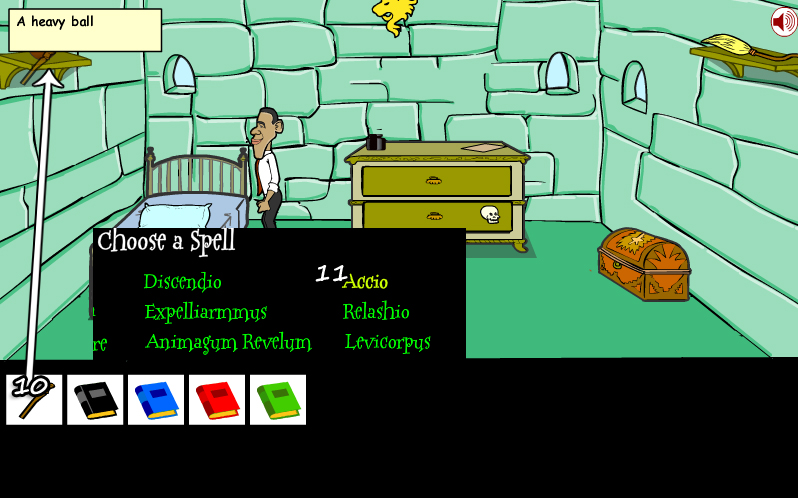
Task: Select the blue book slot
Action: coord(156,399)
